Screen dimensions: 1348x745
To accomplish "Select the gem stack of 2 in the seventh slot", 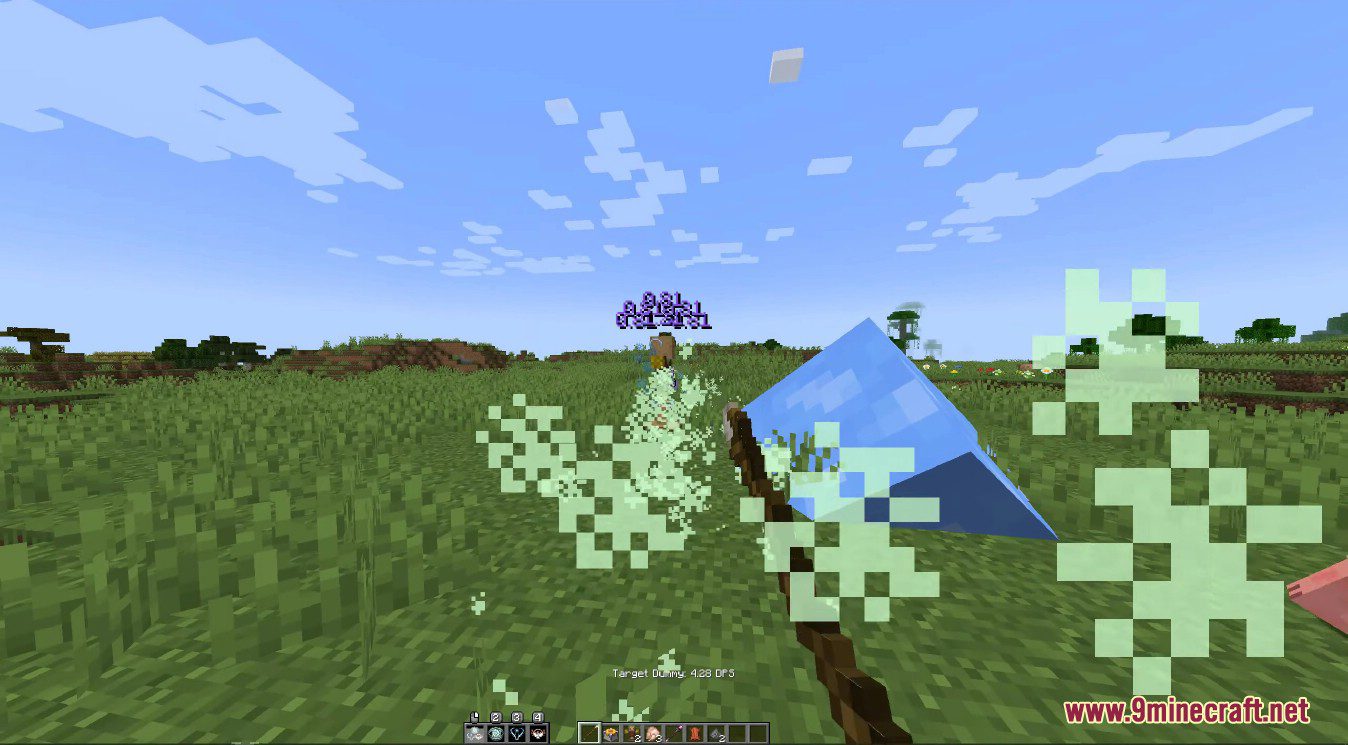I will point(715,732).
